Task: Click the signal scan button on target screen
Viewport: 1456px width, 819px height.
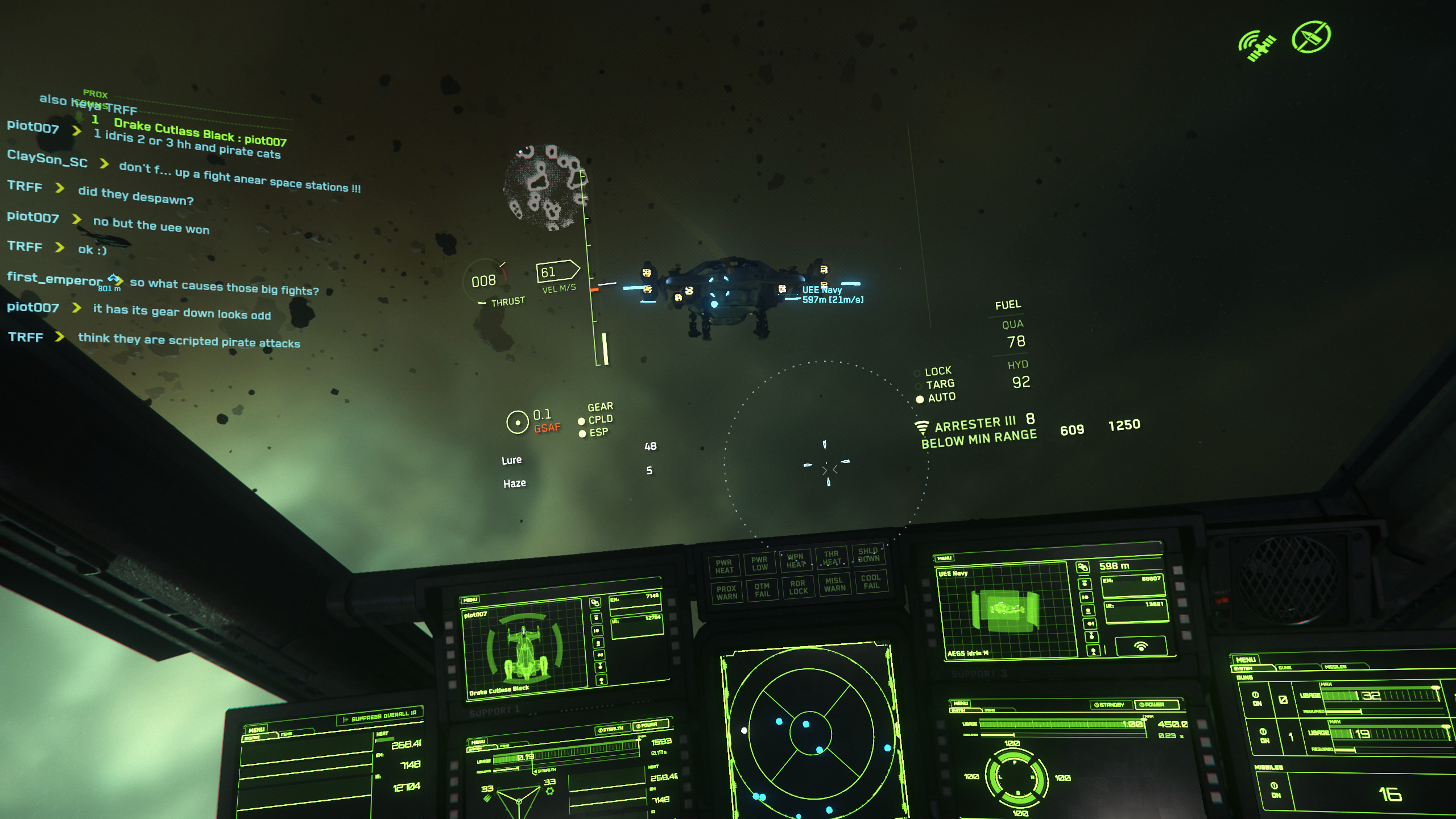Action: 1140,646
